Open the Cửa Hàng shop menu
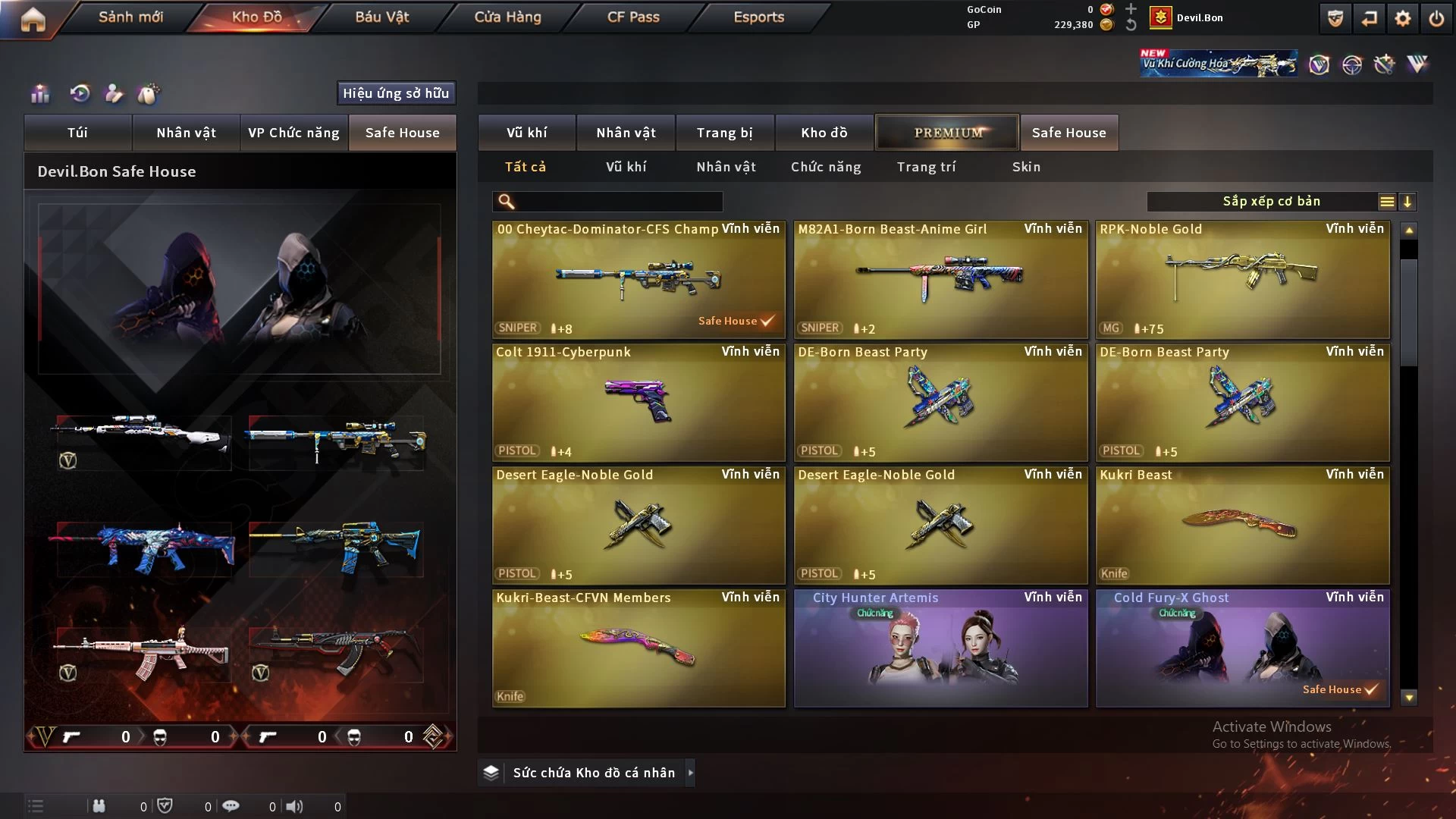Image resolution: width=1456 pixels, height=819 pixels. [507, 17]
